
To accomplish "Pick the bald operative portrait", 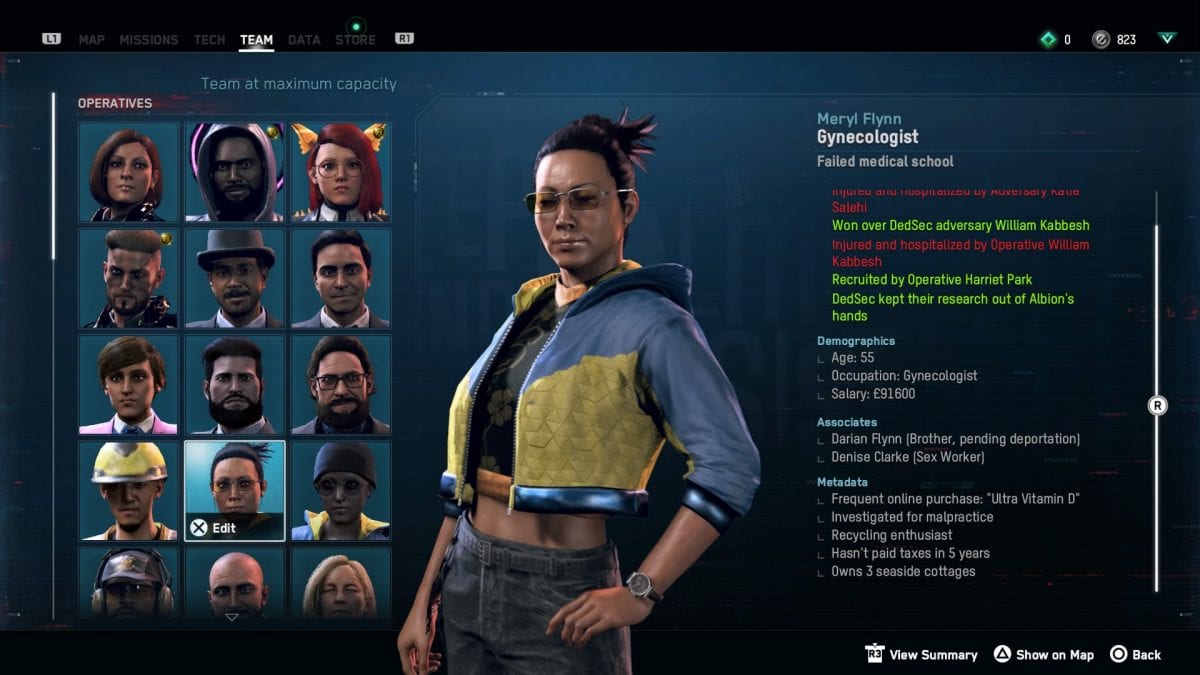I will click(x=235, y=583).
